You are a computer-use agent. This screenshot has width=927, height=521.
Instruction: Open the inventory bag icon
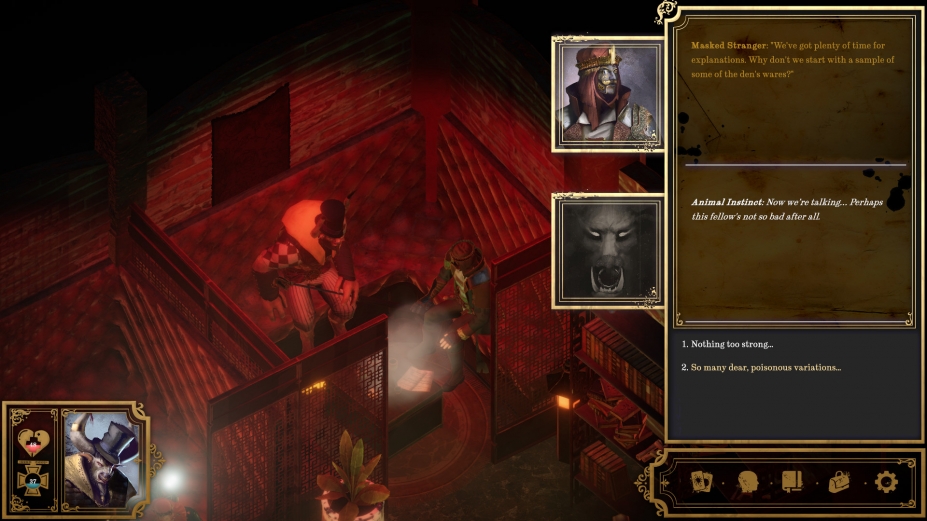point(838,482)
